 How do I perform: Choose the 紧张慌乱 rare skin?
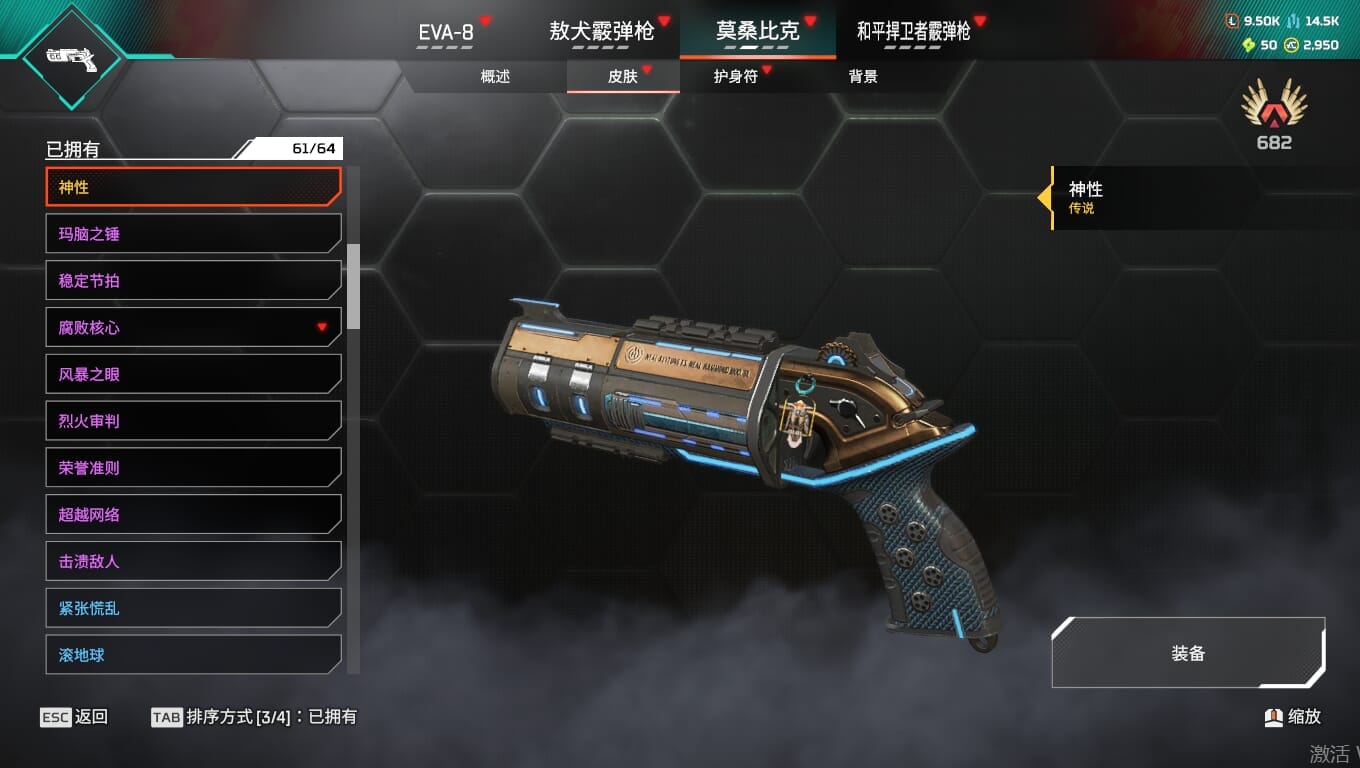[x=194, y=608]
